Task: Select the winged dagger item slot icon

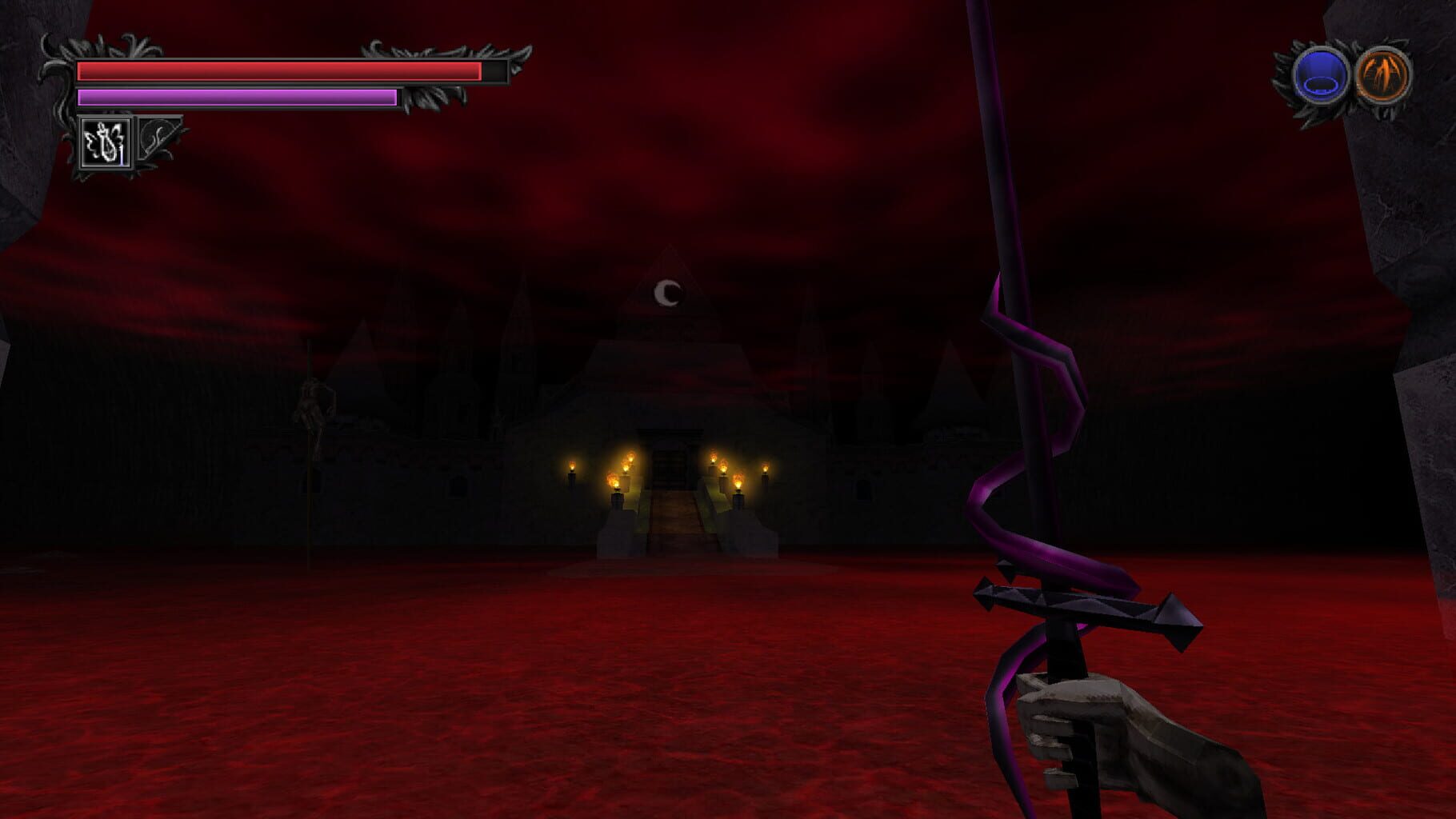Action: tap(106, 142)
